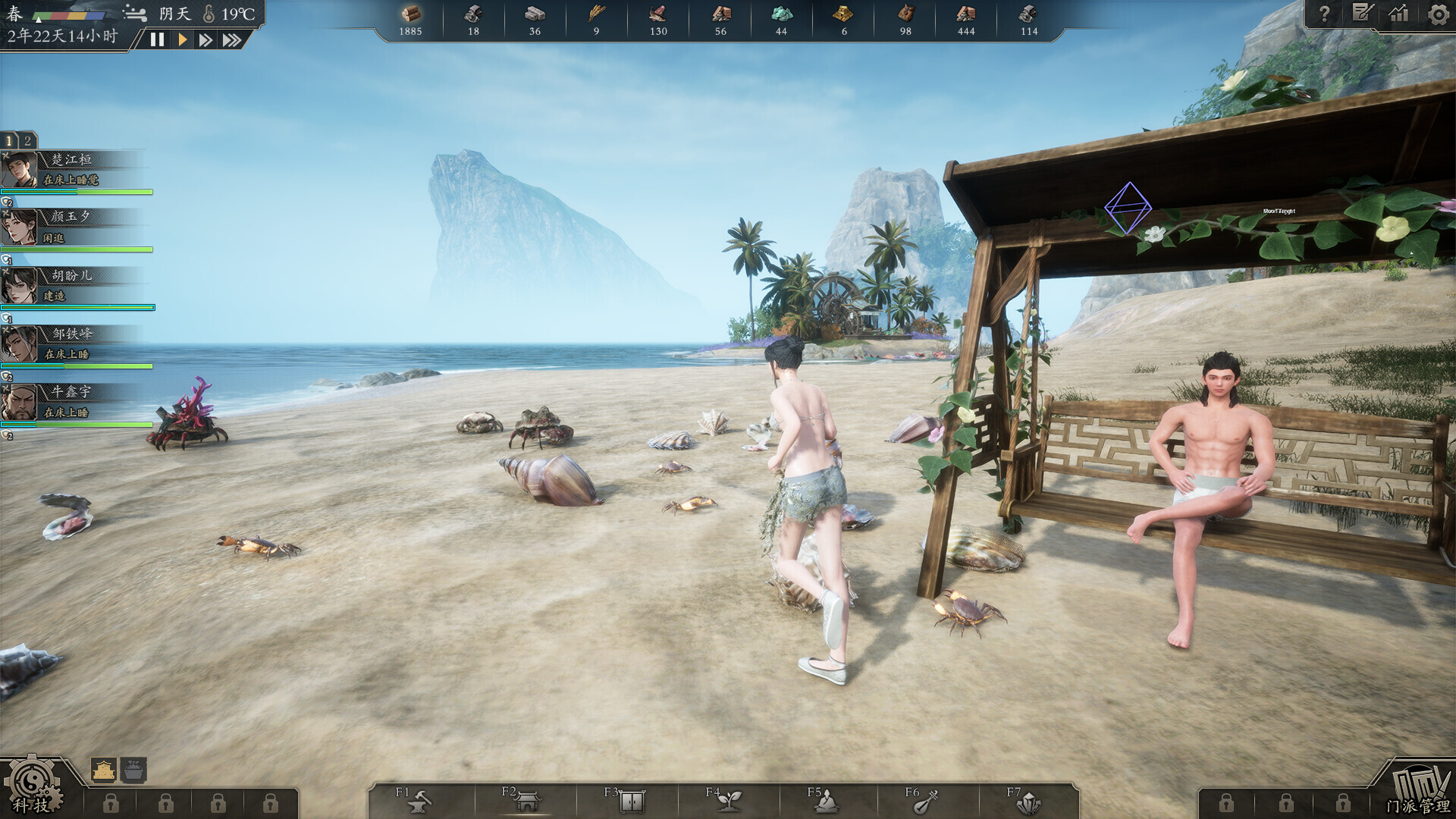
Task: Set game speed to fastest triple arrow
Action: (232, 39)
